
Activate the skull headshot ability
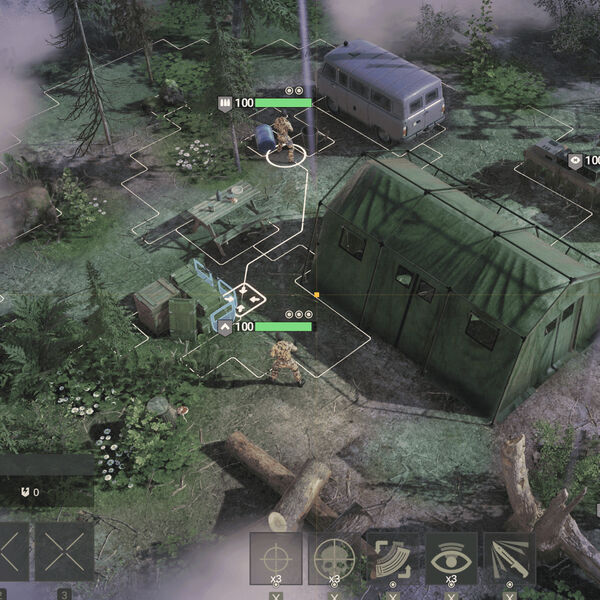pyautogui.click(x=334, y=557)
